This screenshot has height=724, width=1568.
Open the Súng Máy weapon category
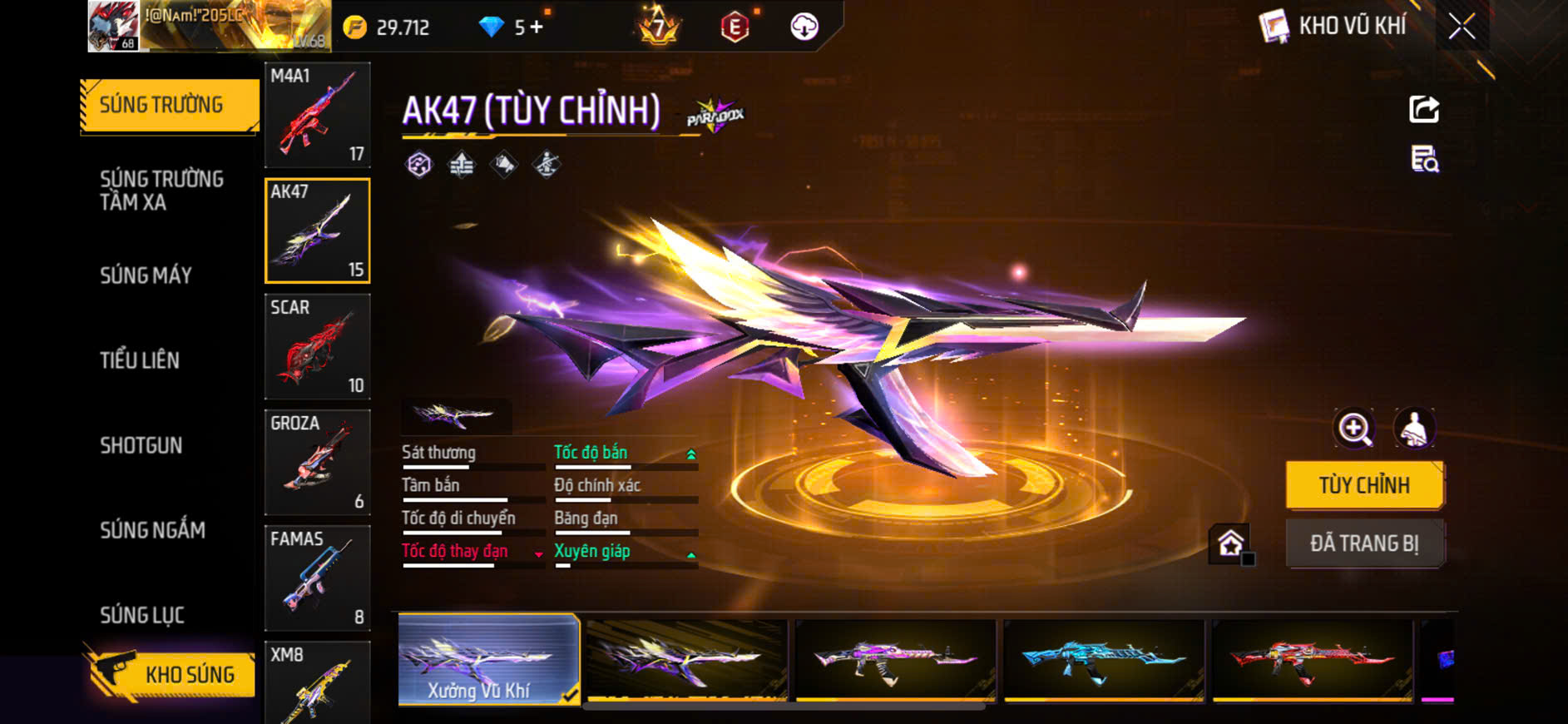click(146, 275)
